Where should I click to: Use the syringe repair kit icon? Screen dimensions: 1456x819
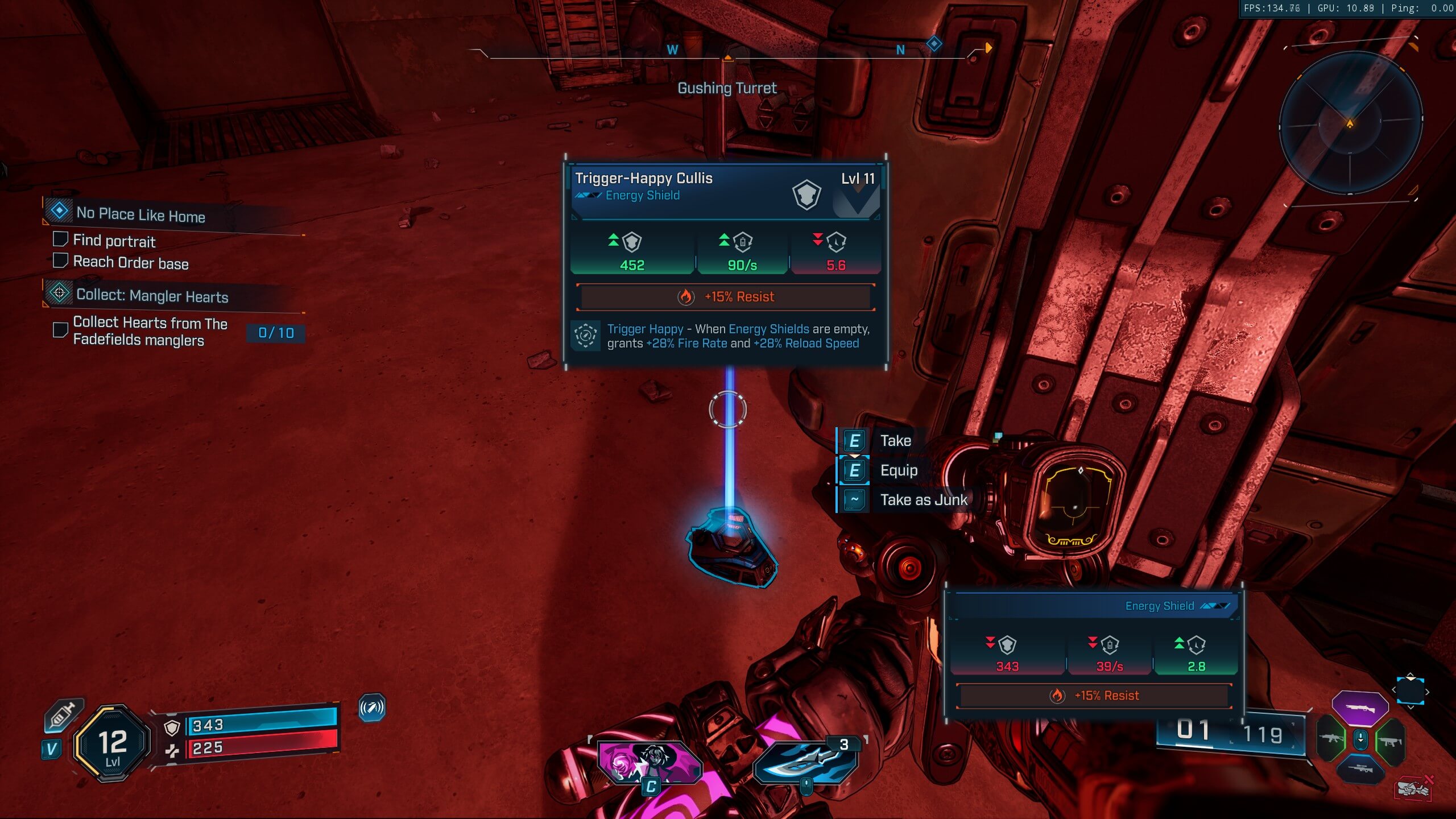tap(64, 715)
